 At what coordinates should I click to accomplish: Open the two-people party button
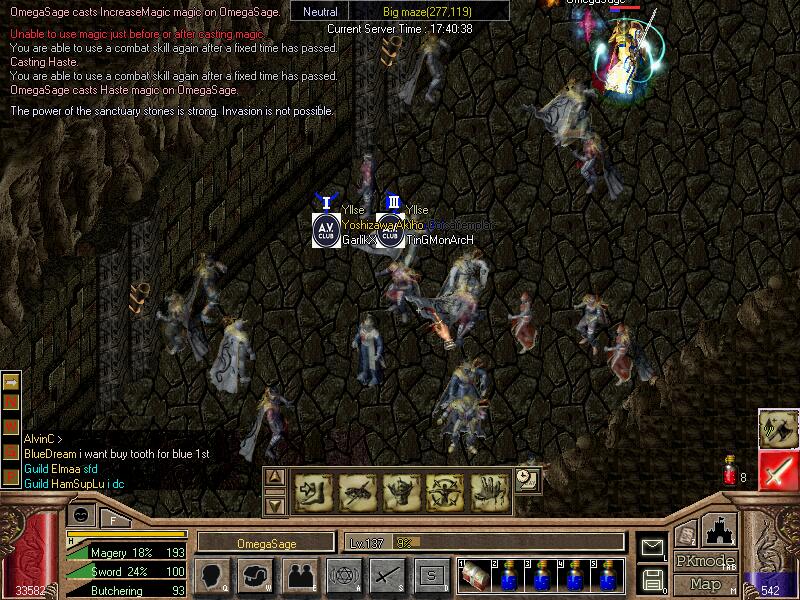[299, 575]
